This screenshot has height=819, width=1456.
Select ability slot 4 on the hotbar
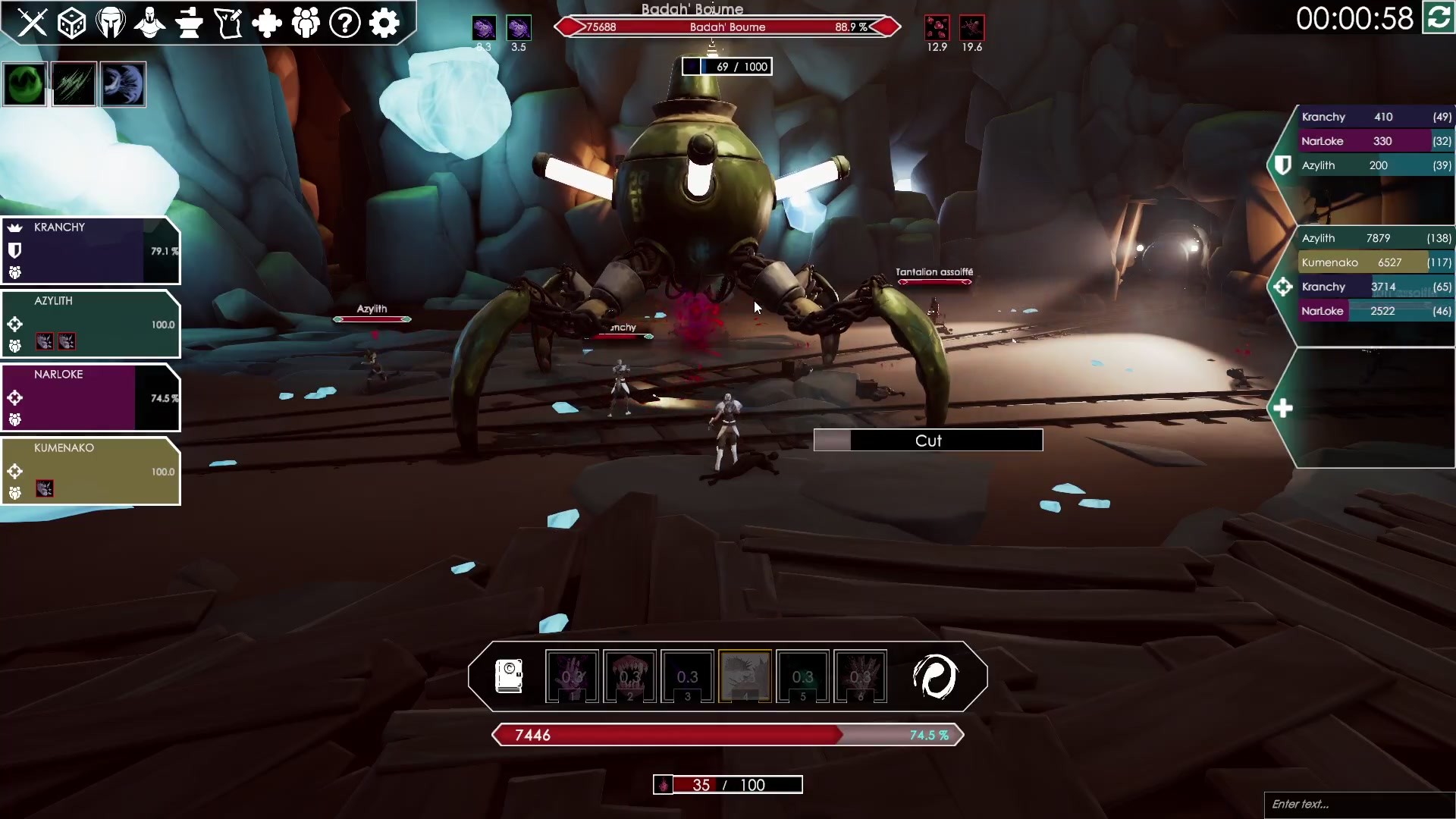(745, 677)
